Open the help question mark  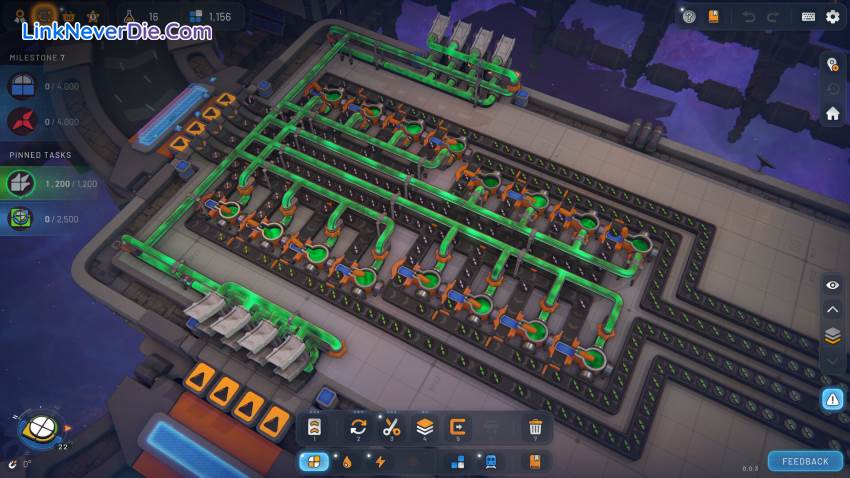[689, 16]
